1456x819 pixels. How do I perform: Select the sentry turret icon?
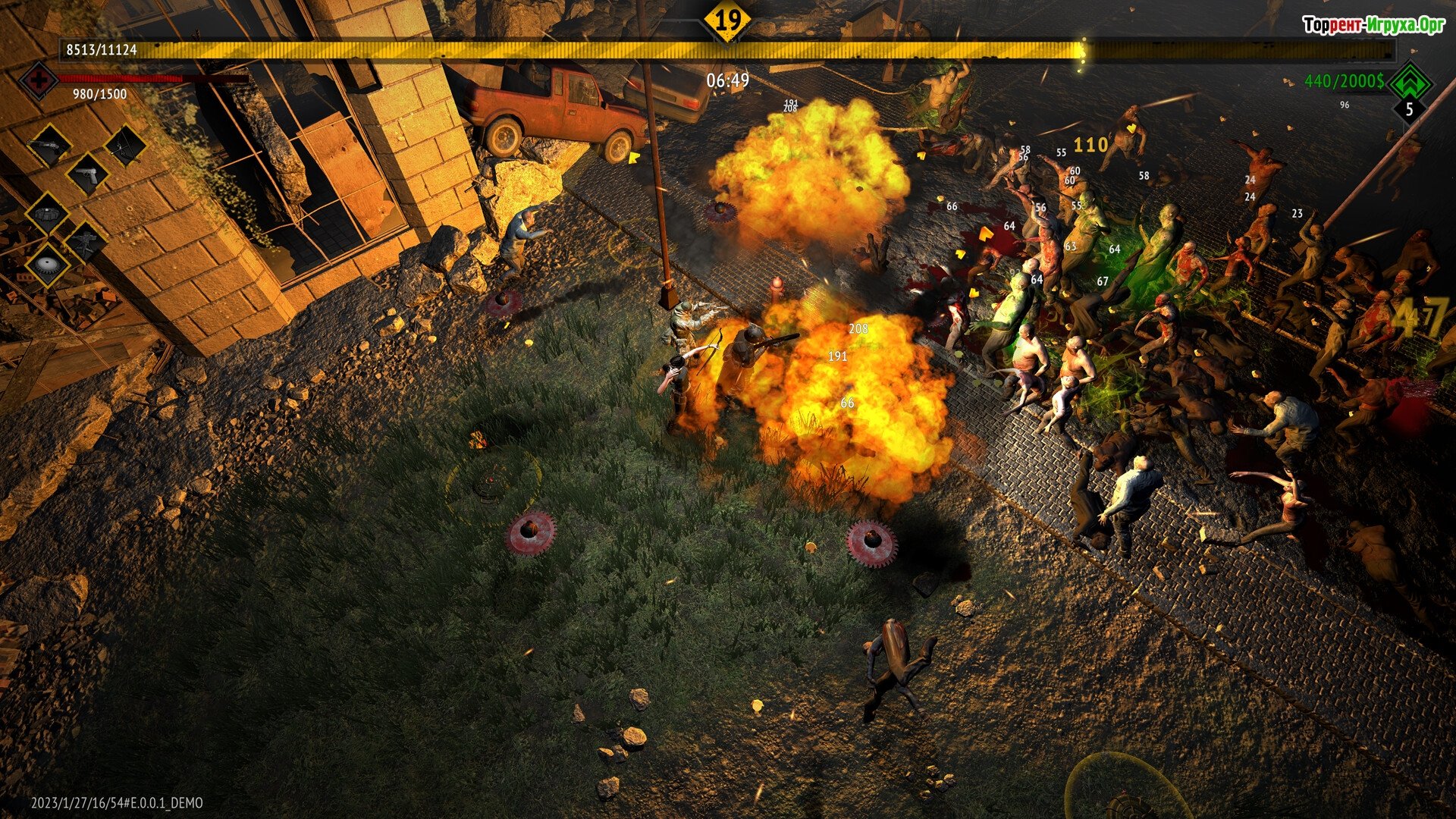(x=86, y=241)
